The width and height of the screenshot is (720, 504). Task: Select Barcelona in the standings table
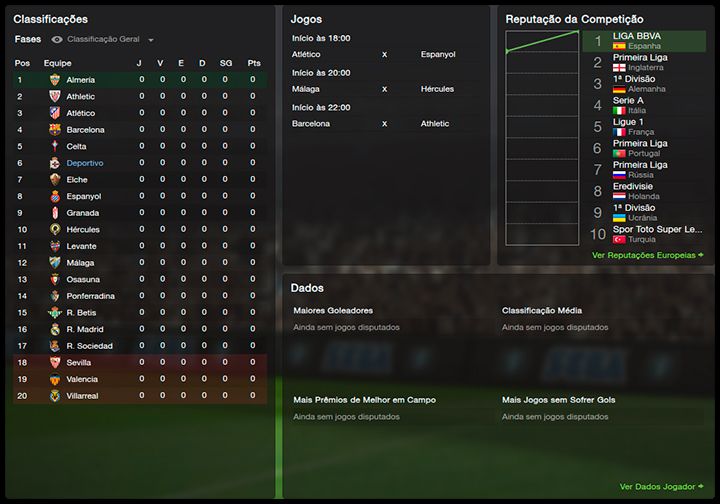tap(85, 130)
